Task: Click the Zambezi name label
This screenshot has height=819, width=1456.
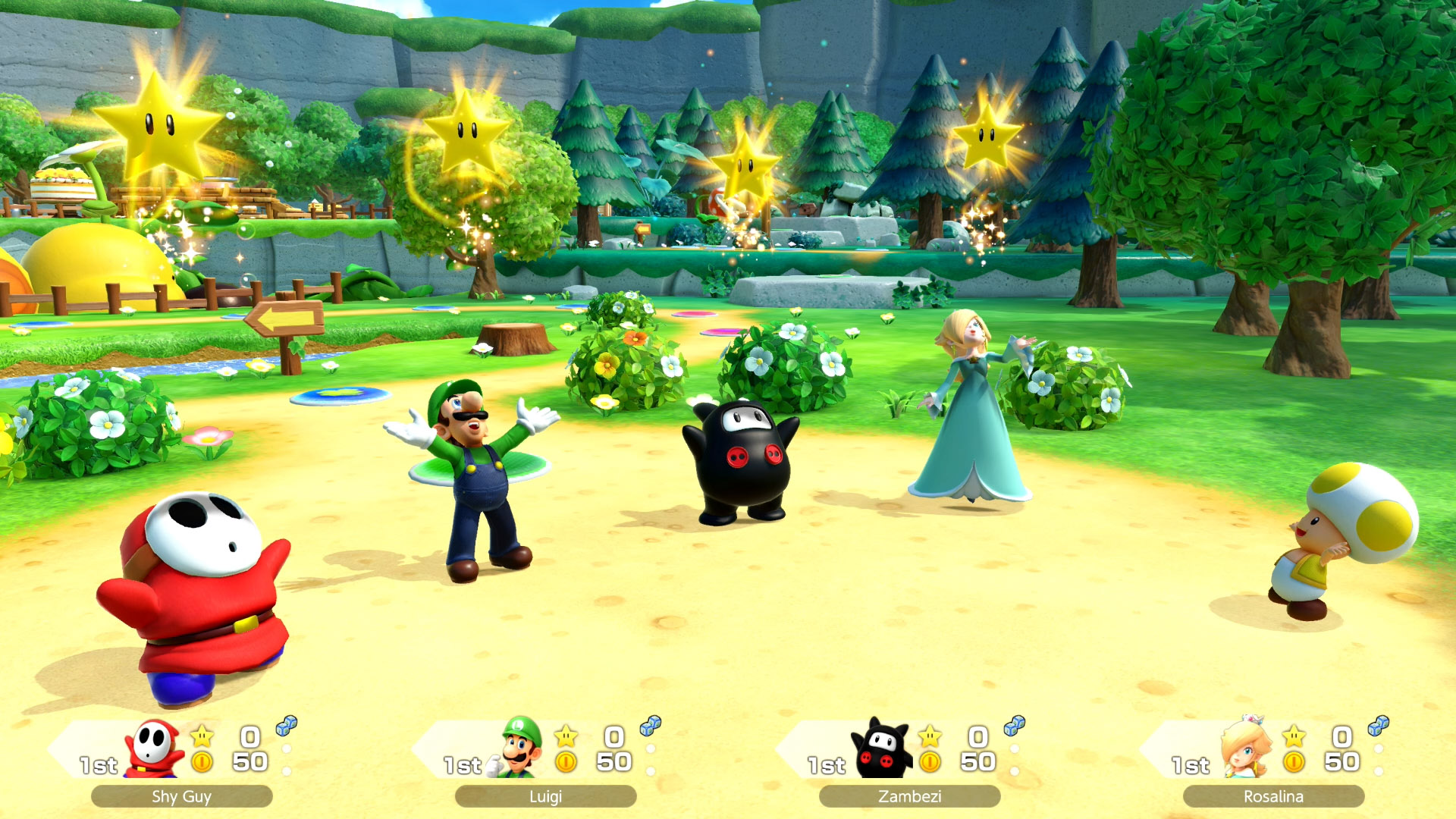Action: point(909,796)
